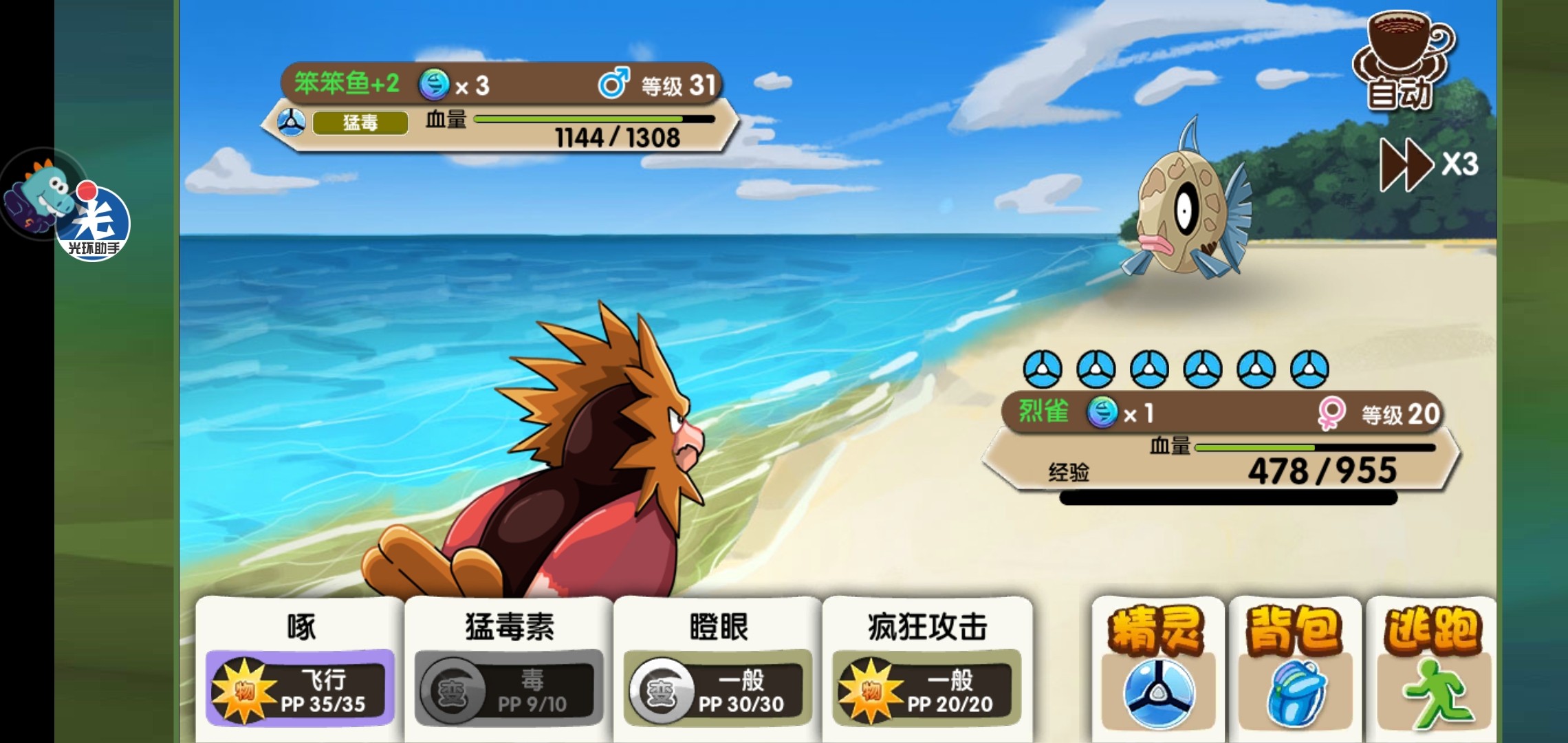This screenshot has width=1568, height=743.
Task: Select the 猛毒素 poison move
Action: click(509, 665)
